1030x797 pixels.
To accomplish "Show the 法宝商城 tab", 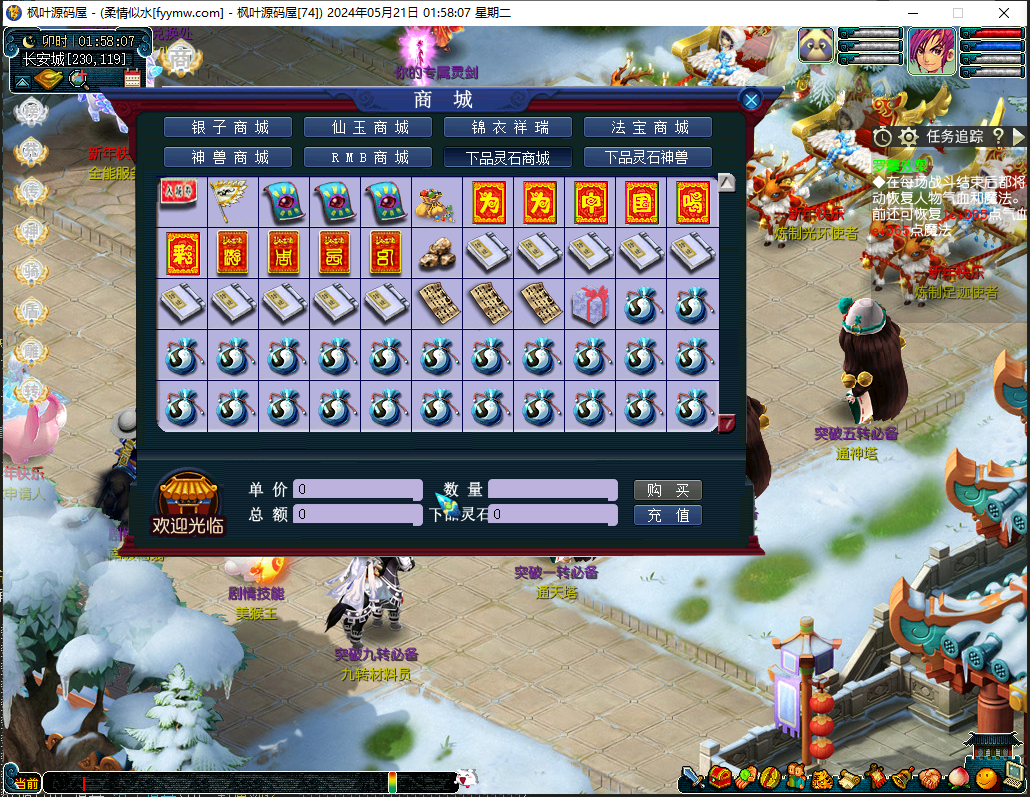I will (648, 127).
